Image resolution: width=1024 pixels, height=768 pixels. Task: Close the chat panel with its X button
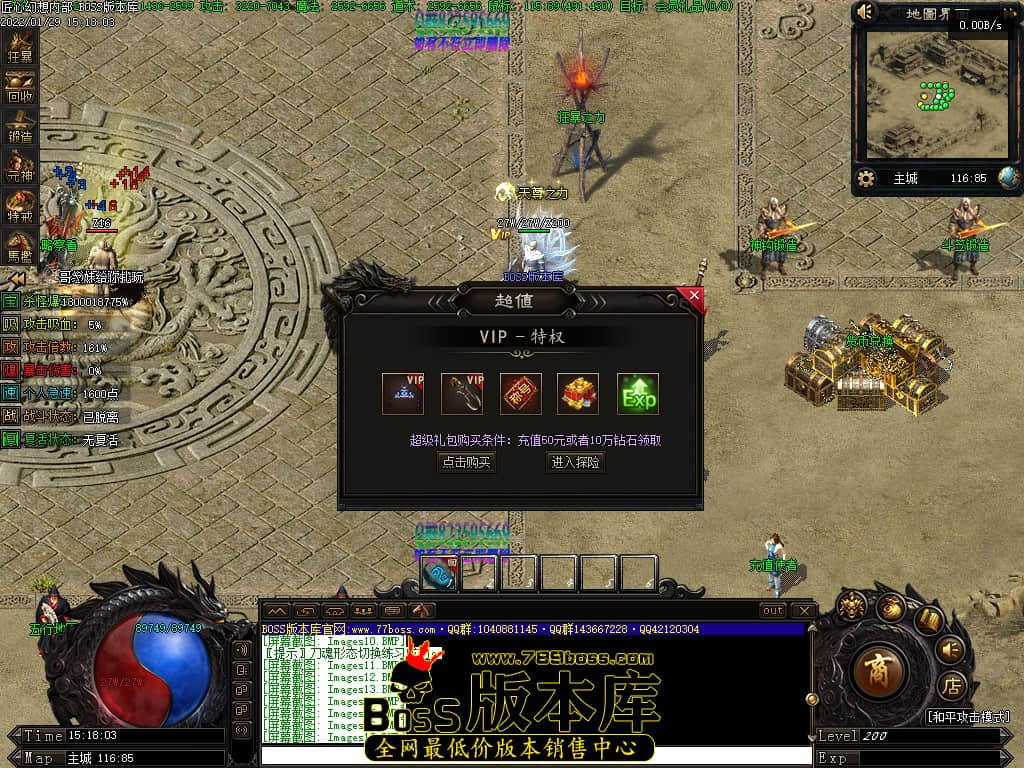click(x=802, y=610)
